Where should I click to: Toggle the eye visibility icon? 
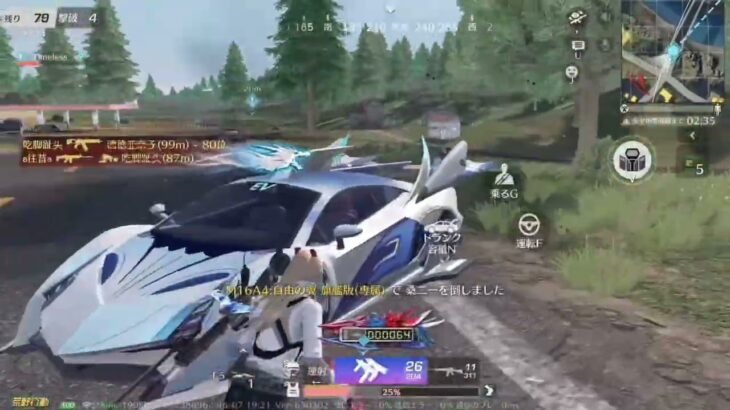point(577,17)
